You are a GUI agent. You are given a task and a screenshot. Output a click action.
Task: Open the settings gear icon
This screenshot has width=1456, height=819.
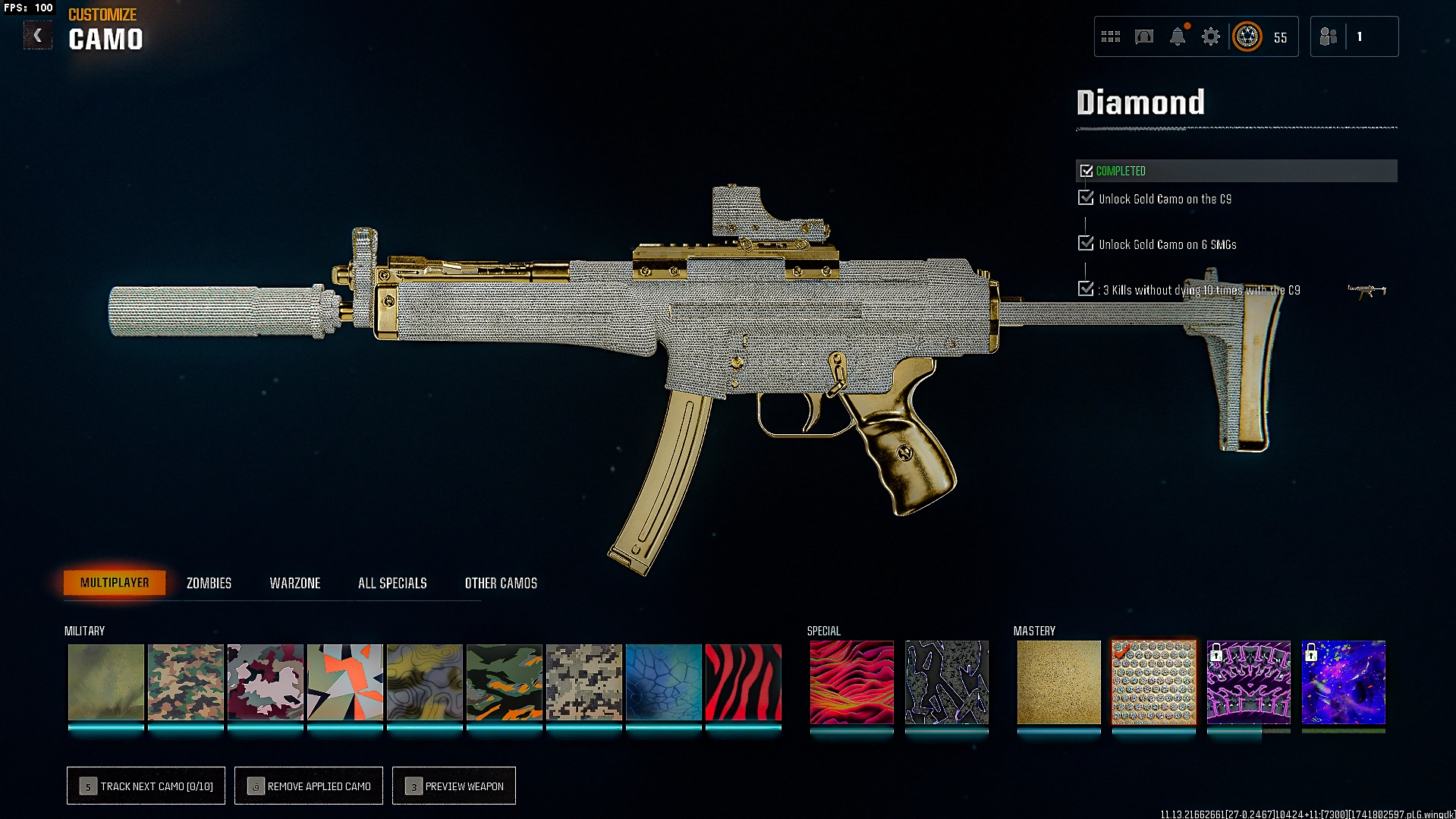1211,36
